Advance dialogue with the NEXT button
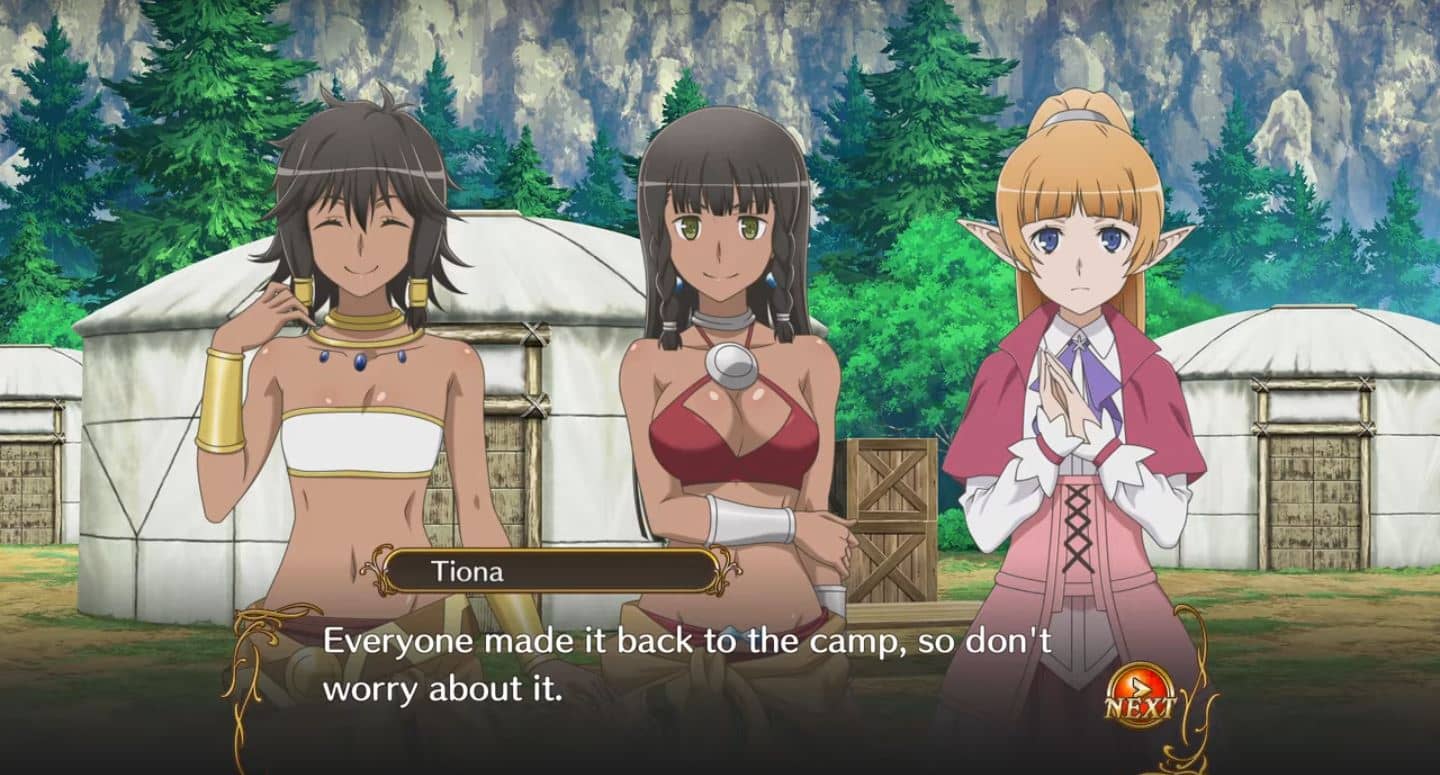The image size is (1440, 775). click(1140, 695)
